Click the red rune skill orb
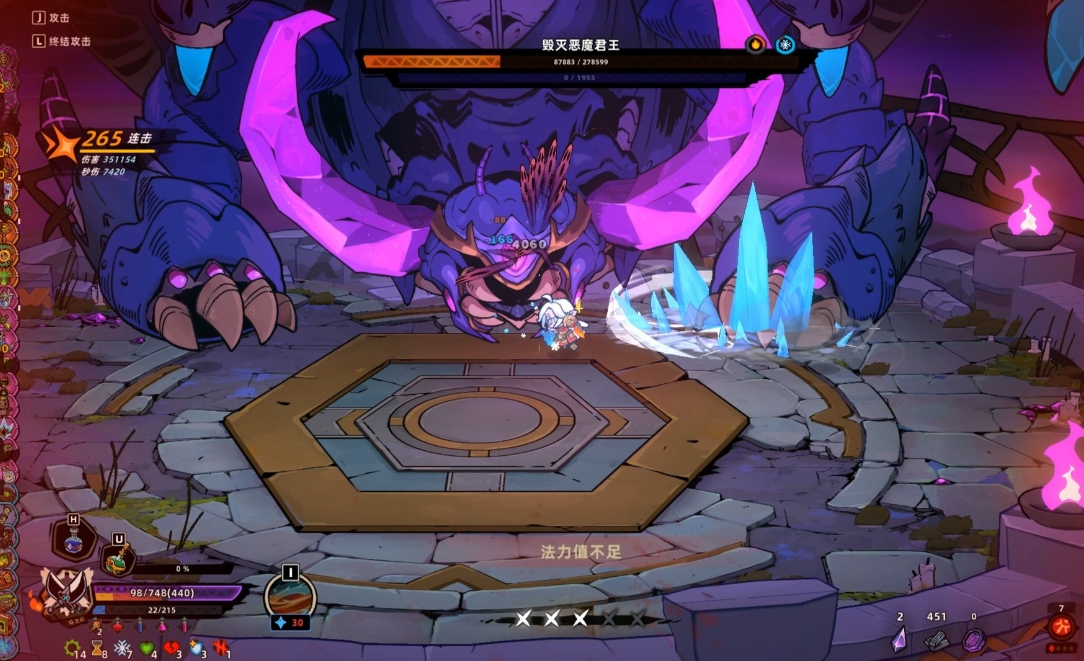 point(1061,626)
